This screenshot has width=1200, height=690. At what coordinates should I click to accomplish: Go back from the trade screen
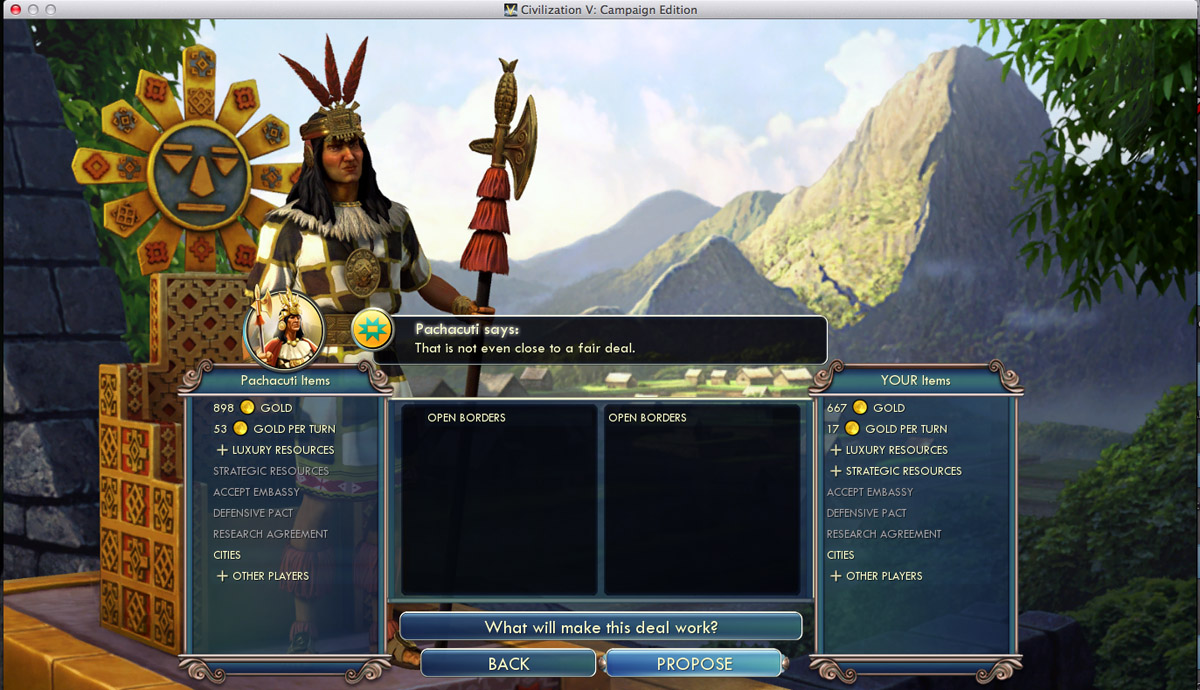pos(508,664)
